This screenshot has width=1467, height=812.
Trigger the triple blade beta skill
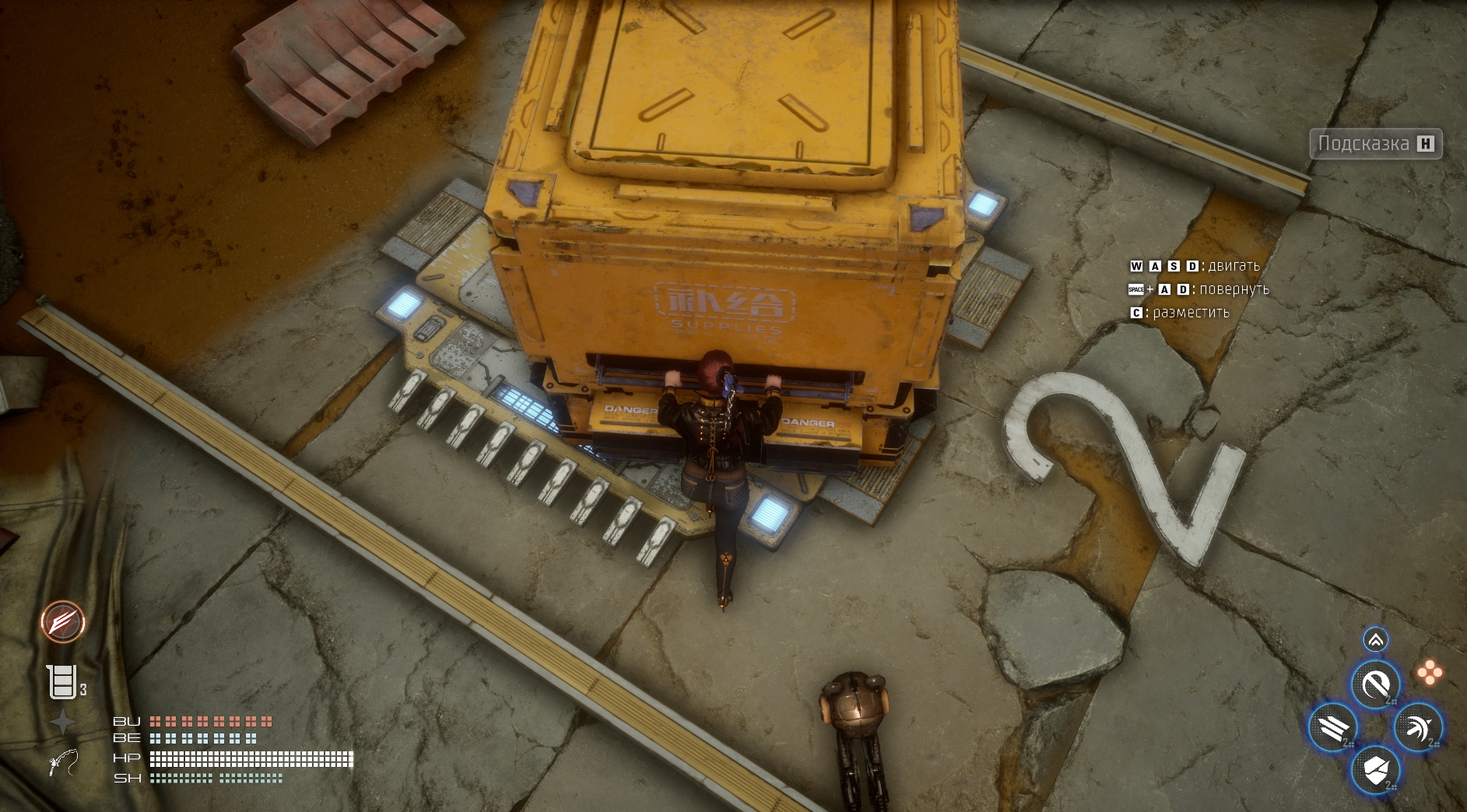point(1332,728)
